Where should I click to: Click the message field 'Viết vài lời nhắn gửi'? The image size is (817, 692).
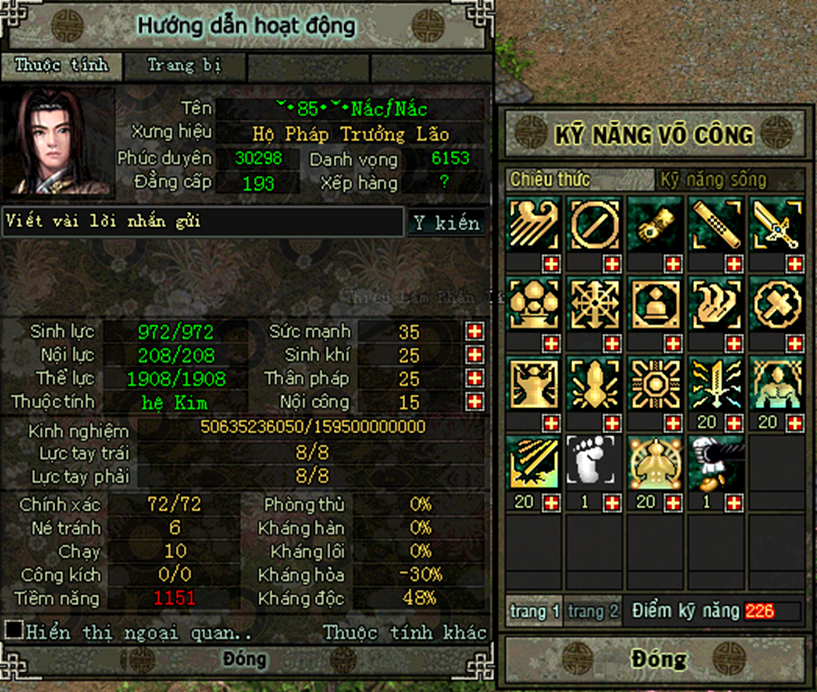point(203,222)
